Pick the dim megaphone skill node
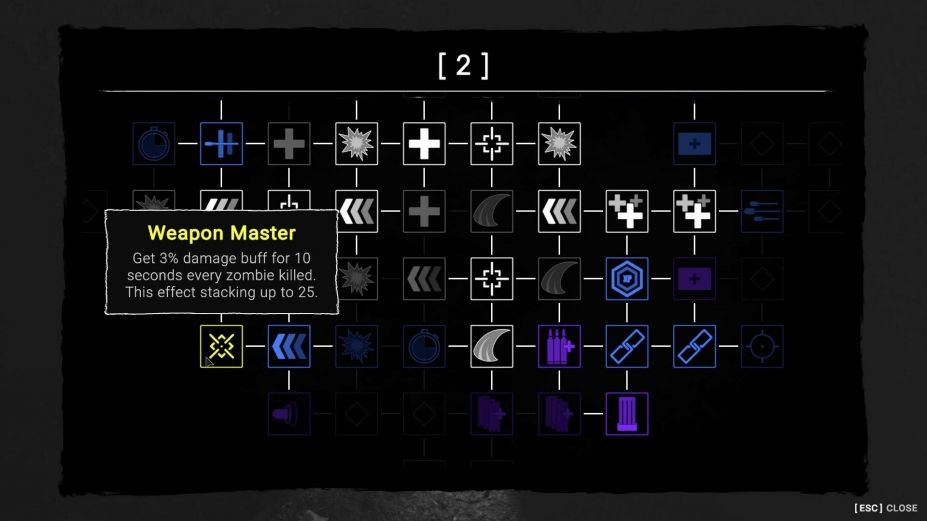The image size is (927, 521). tap(289, 414)
